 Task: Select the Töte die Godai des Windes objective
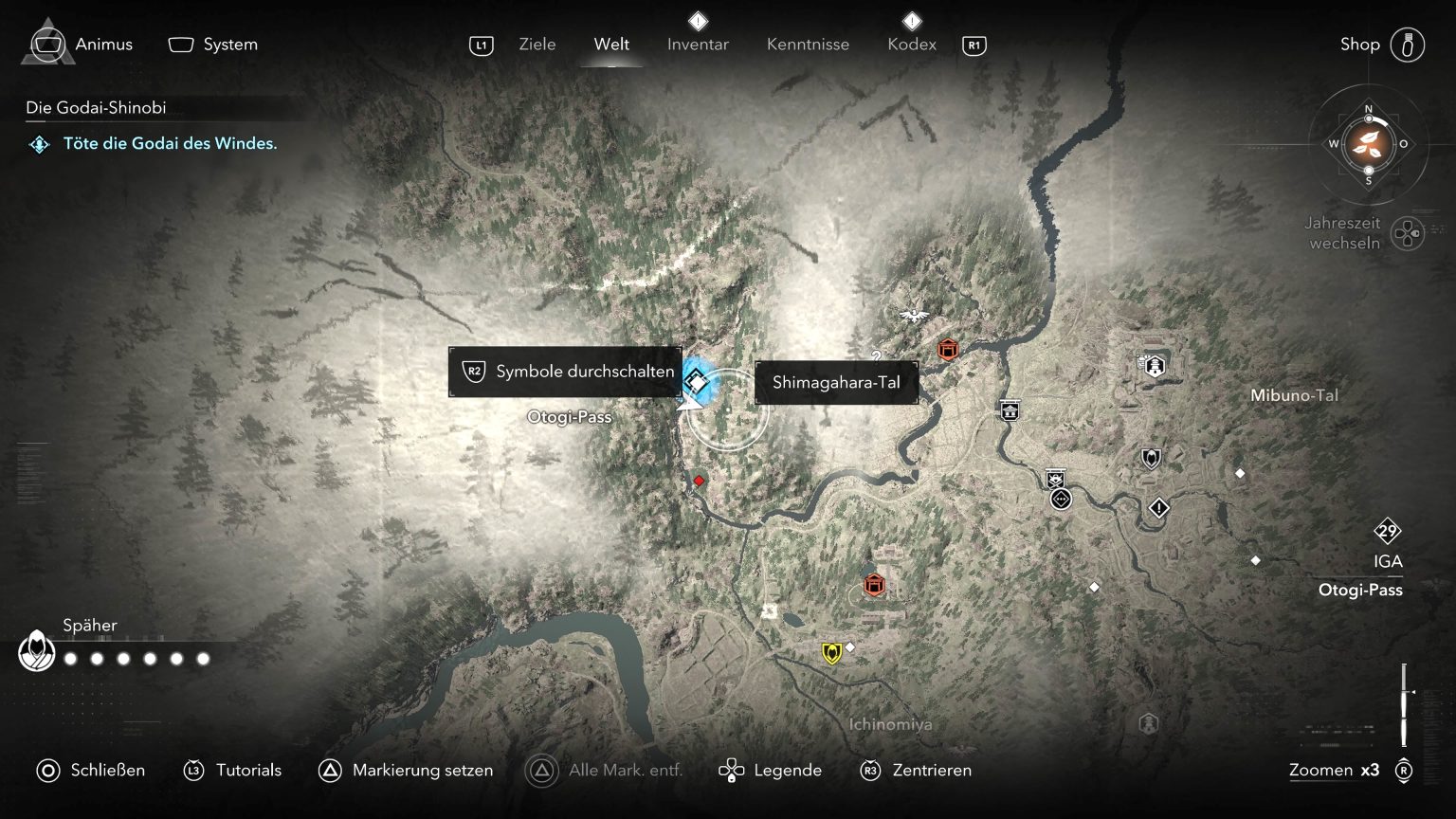click(x=170, y=144)
